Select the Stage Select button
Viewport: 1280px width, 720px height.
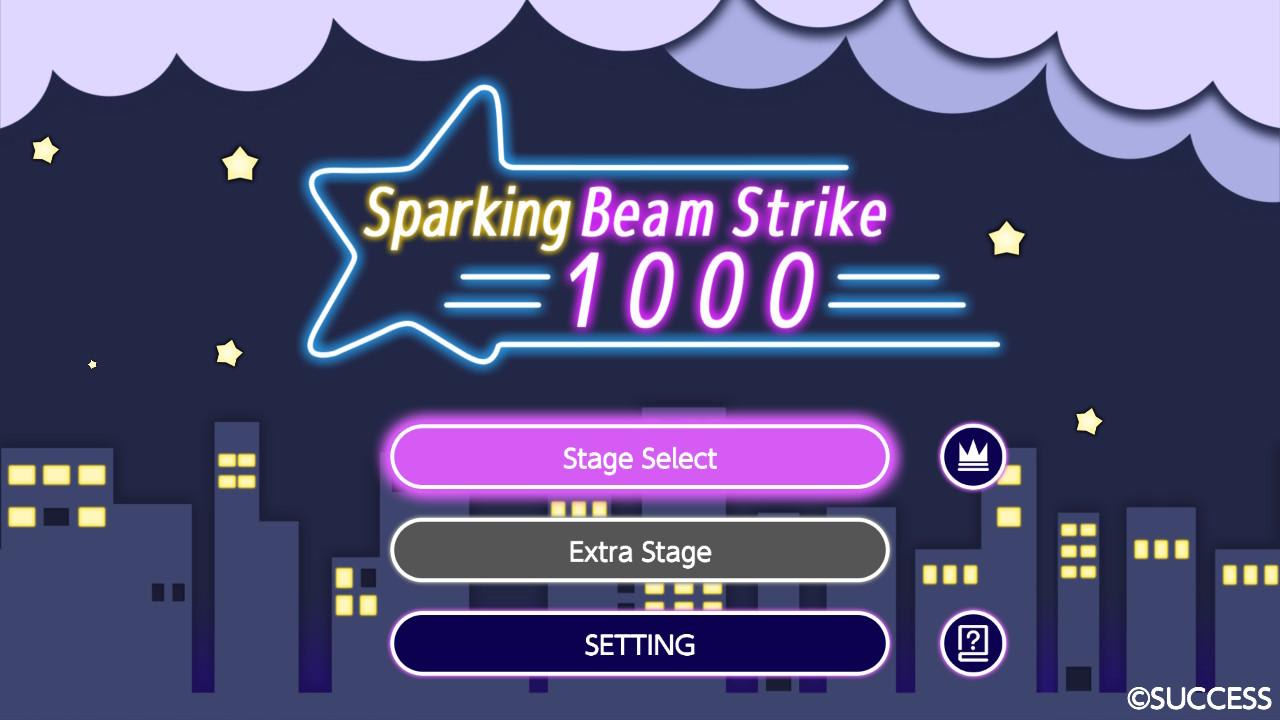[x=641, y=457]
